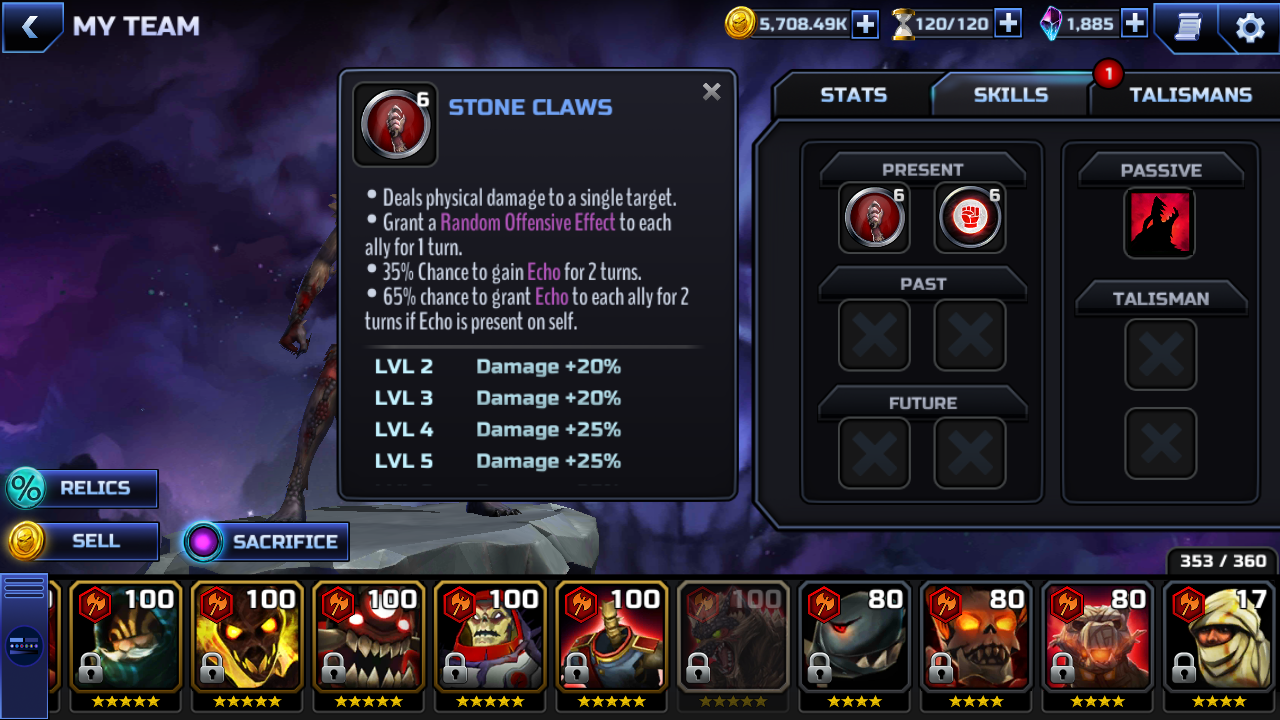
Task: Open the Settings gear
Action: coord(1250,27)
